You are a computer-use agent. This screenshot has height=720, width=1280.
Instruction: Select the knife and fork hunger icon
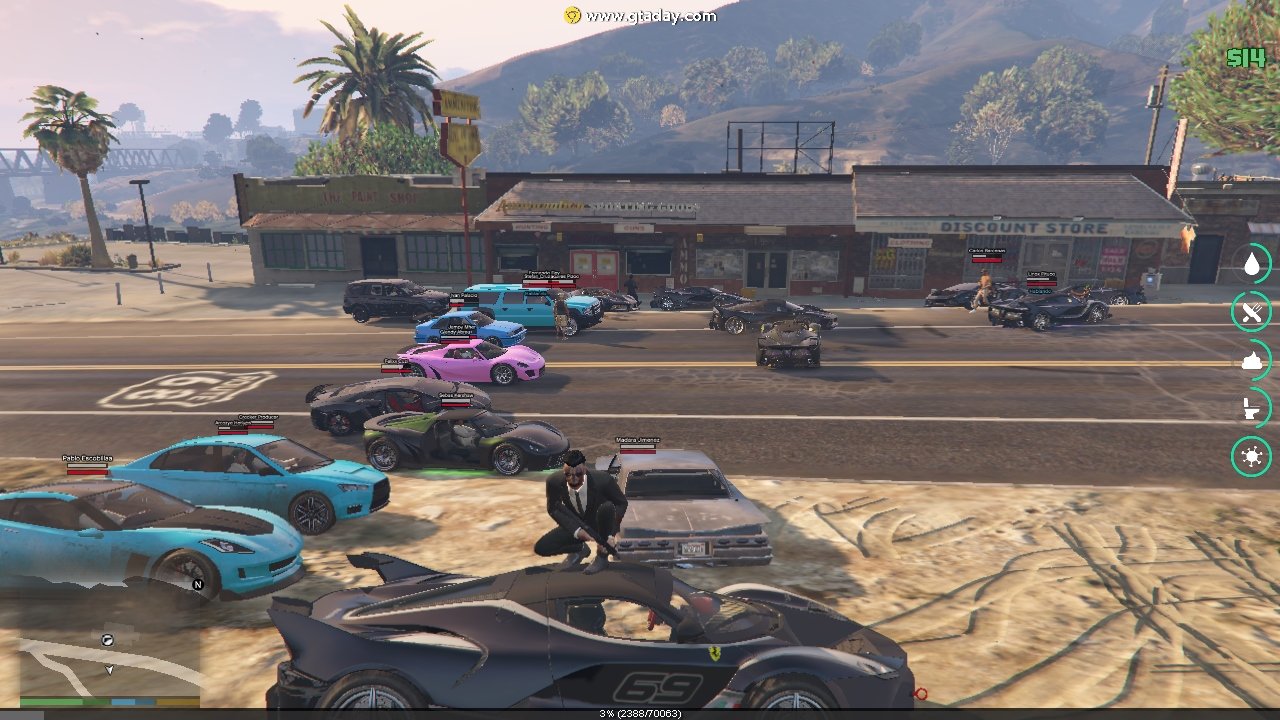tap(1251, 312)
